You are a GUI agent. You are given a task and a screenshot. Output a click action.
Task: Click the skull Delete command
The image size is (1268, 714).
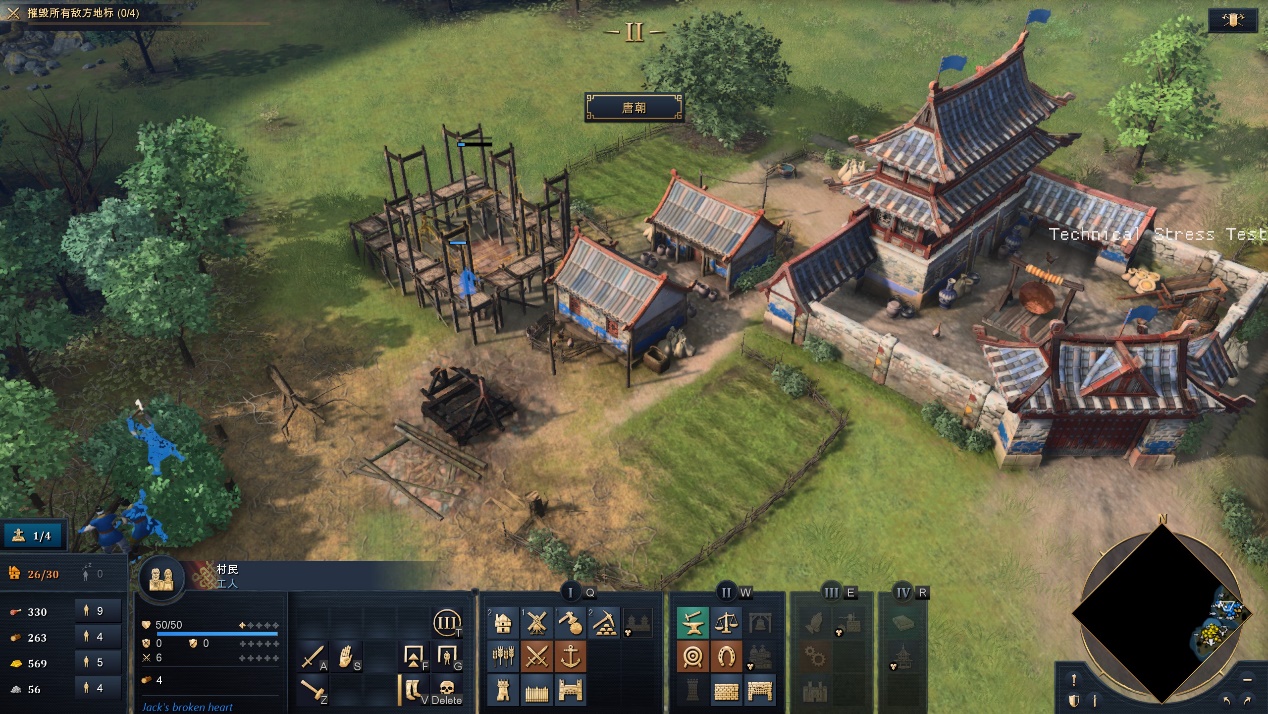(x=446, y=689)
